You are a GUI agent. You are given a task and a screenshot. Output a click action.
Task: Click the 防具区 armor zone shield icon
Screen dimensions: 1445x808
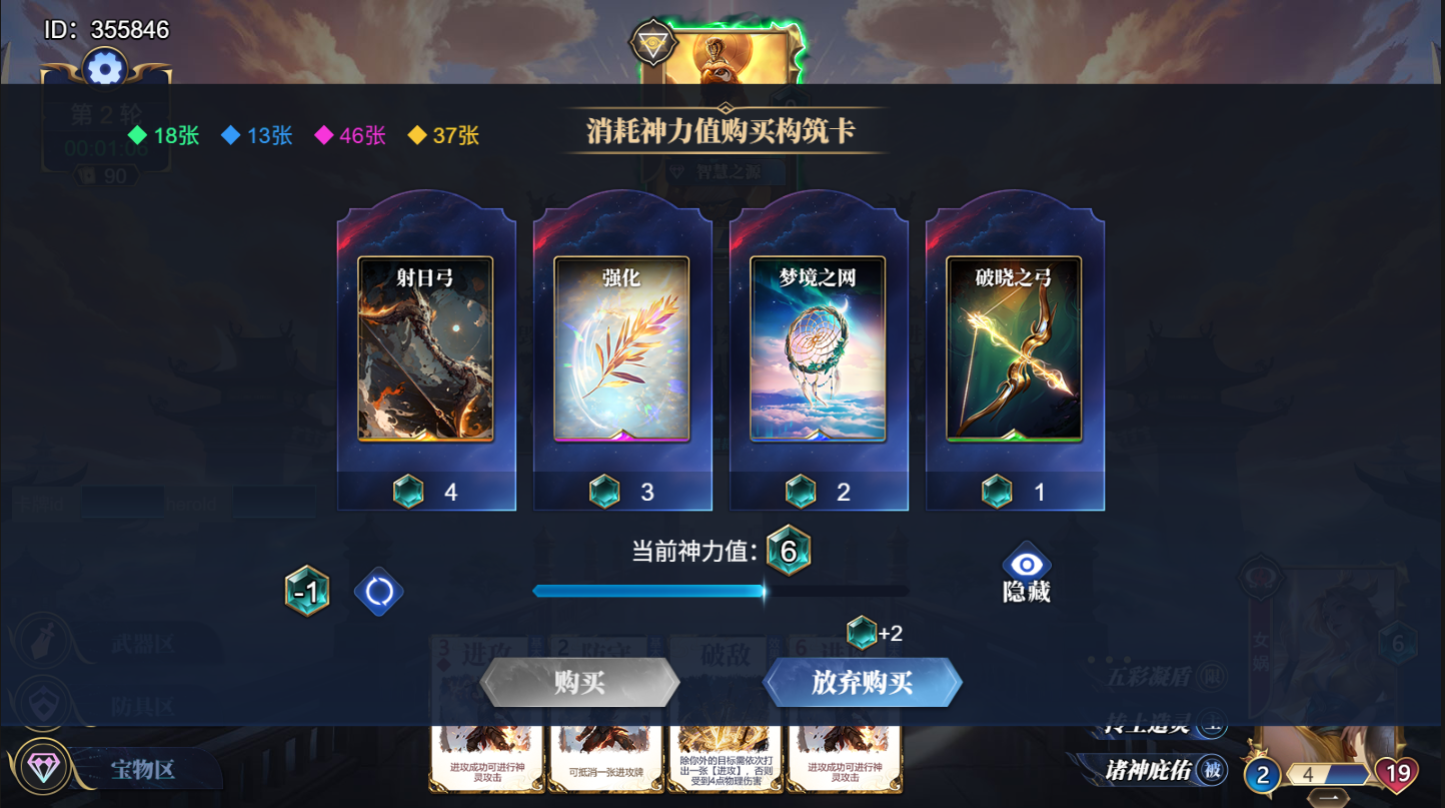42,701
